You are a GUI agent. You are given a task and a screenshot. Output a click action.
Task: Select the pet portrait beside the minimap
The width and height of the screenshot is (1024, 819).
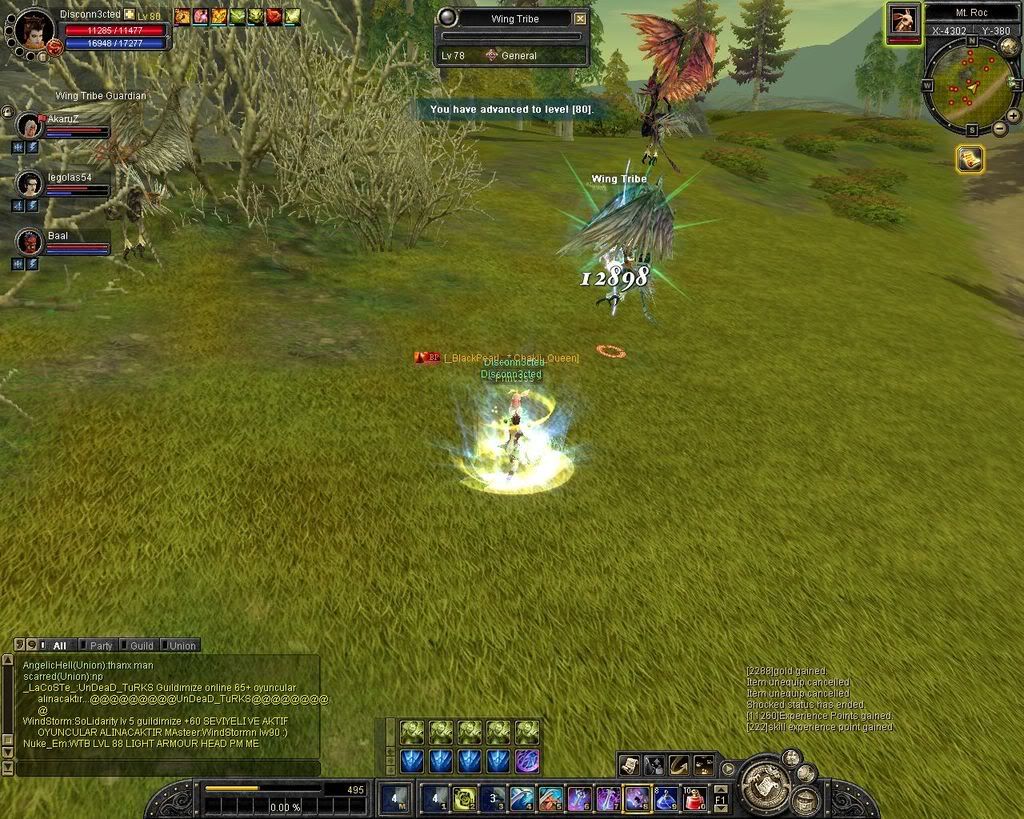(904, 20)
